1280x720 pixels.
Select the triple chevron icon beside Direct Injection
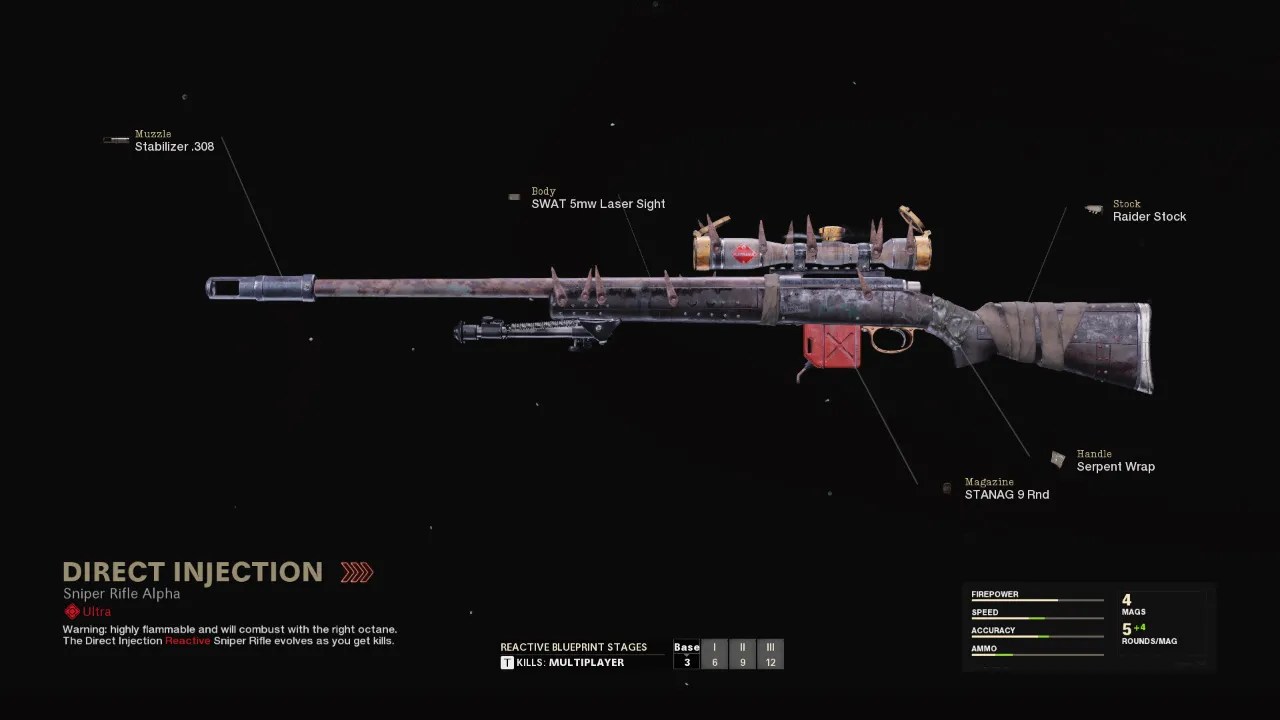pos(356,571)
